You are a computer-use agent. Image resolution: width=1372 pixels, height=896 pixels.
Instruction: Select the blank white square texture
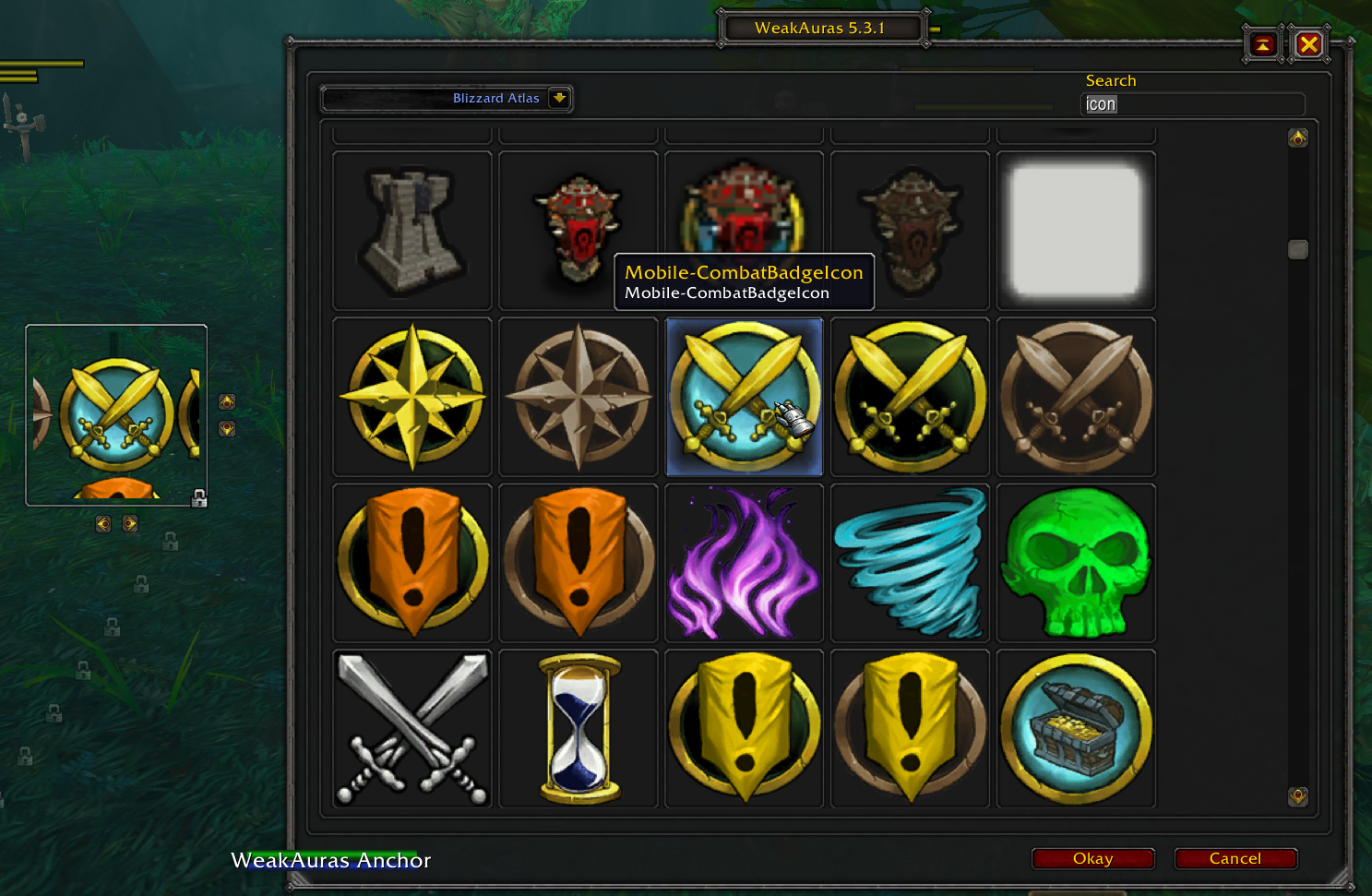1076,230
